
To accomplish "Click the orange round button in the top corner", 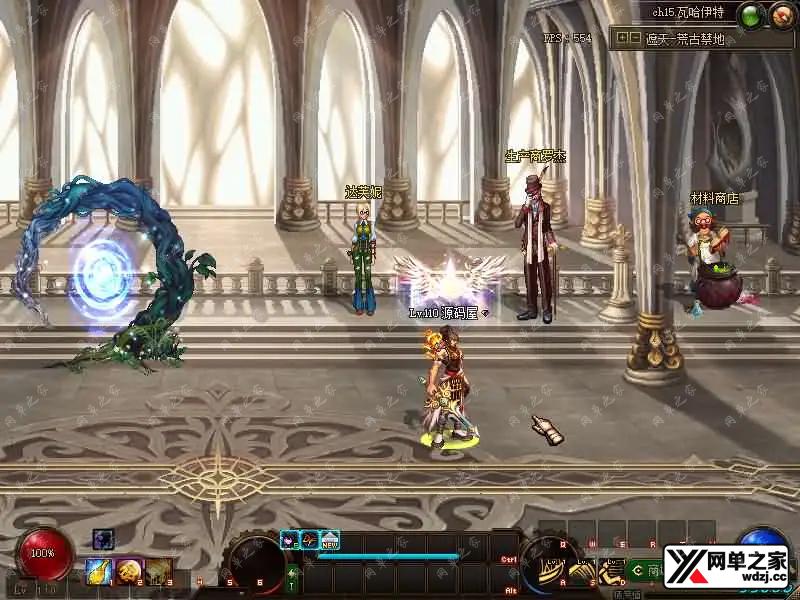I will [x=780, y=14].
